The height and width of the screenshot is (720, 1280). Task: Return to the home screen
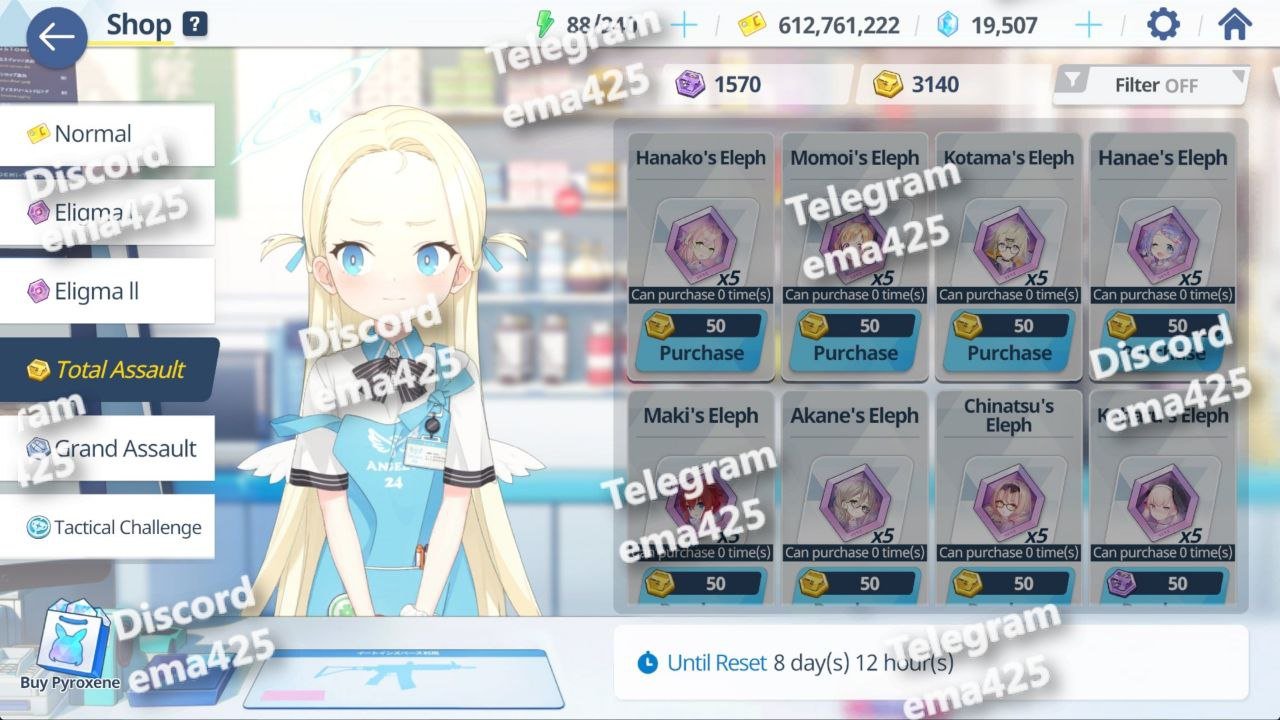click(1236, 25)
